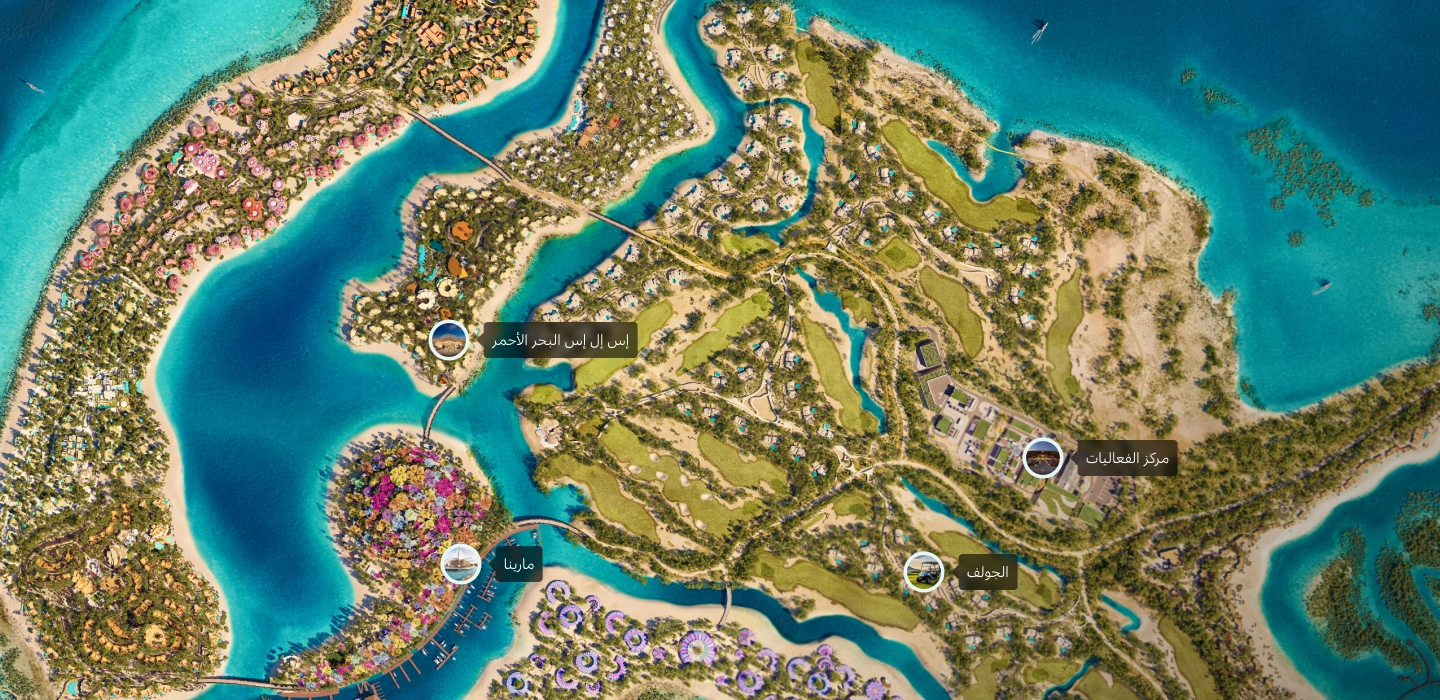The image size is (1440, 700).
Task: Choose the مارينا text label
Action: point(518,564)
